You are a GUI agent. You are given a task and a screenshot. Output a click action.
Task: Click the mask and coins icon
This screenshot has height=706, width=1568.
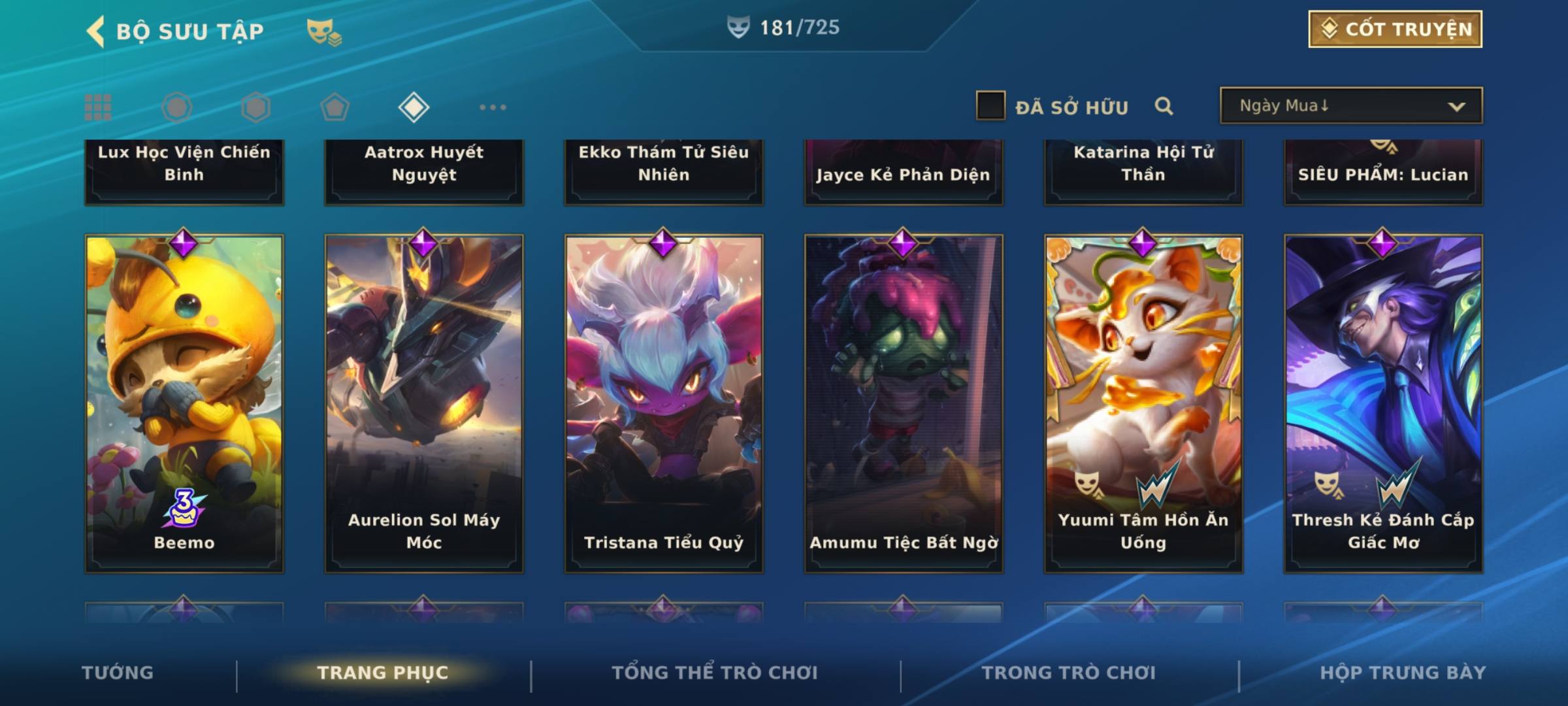tap(324, 31)
